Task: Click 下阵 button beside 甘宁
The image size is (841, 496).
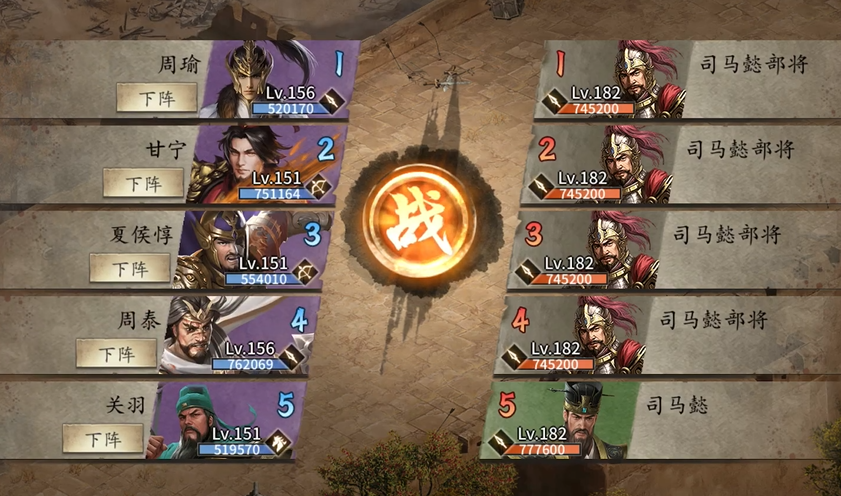Action: pos(145,184)
